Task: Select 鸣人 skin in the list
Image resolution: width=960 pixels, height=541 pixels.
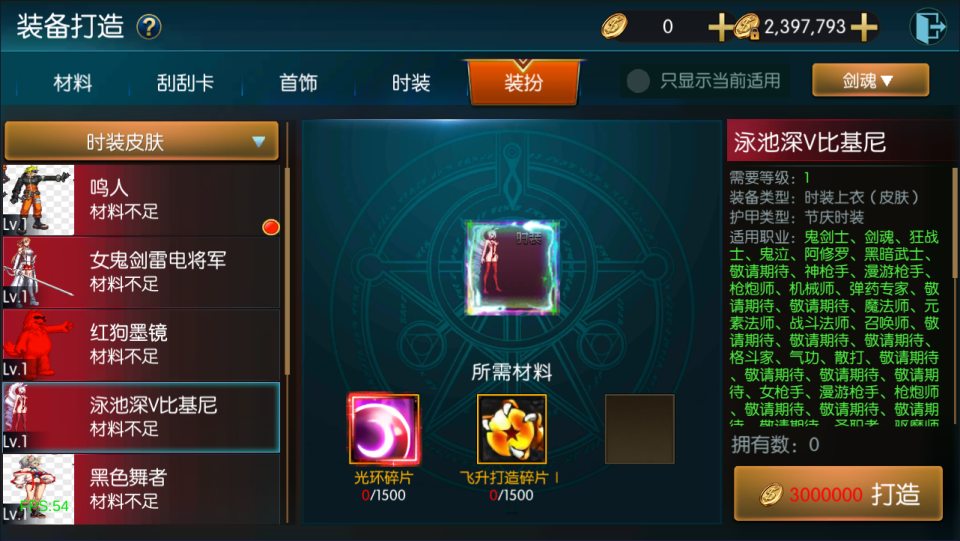Action: click(x=141, y=199)
